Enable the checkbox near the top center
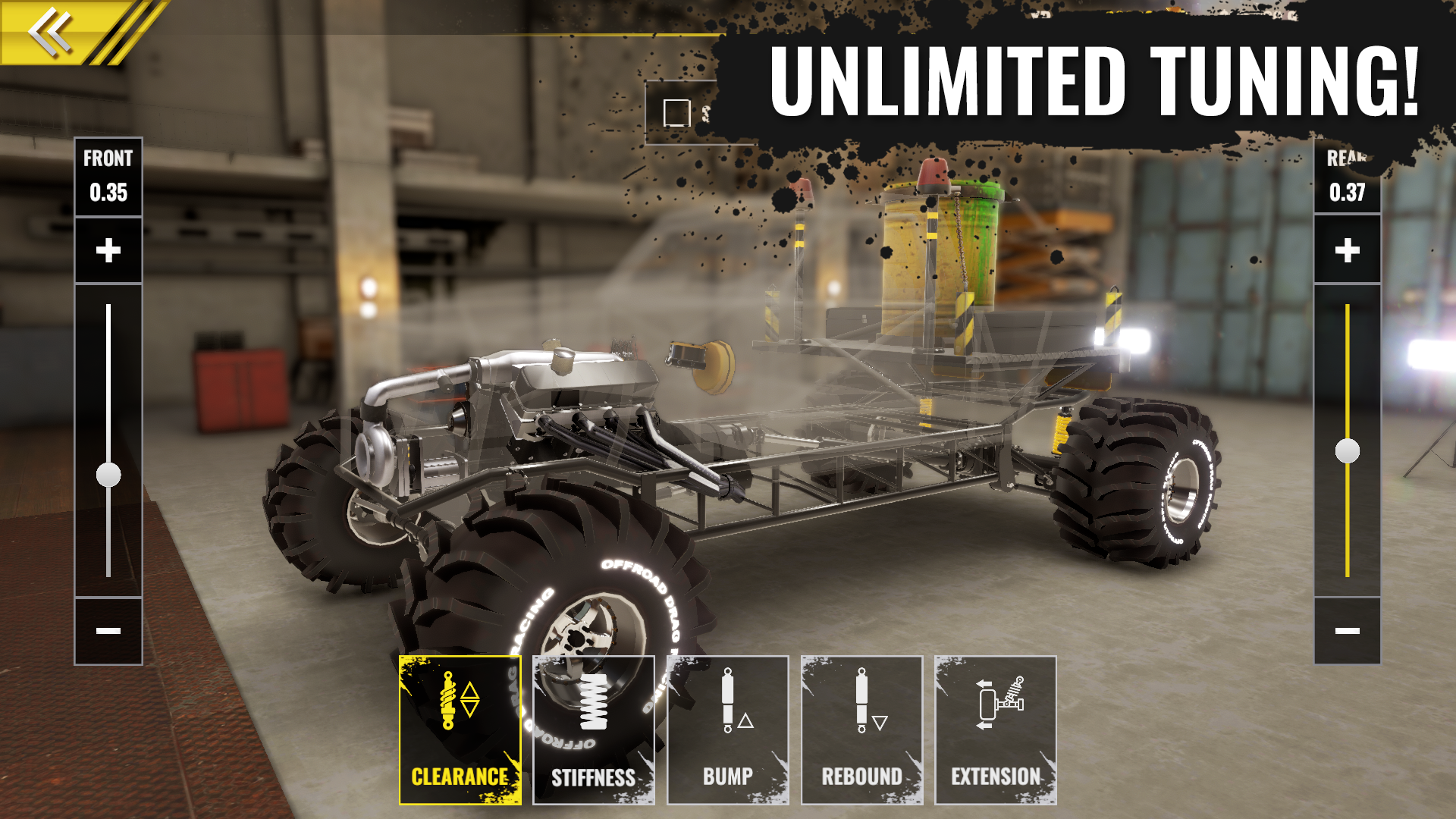 point(676,112)
